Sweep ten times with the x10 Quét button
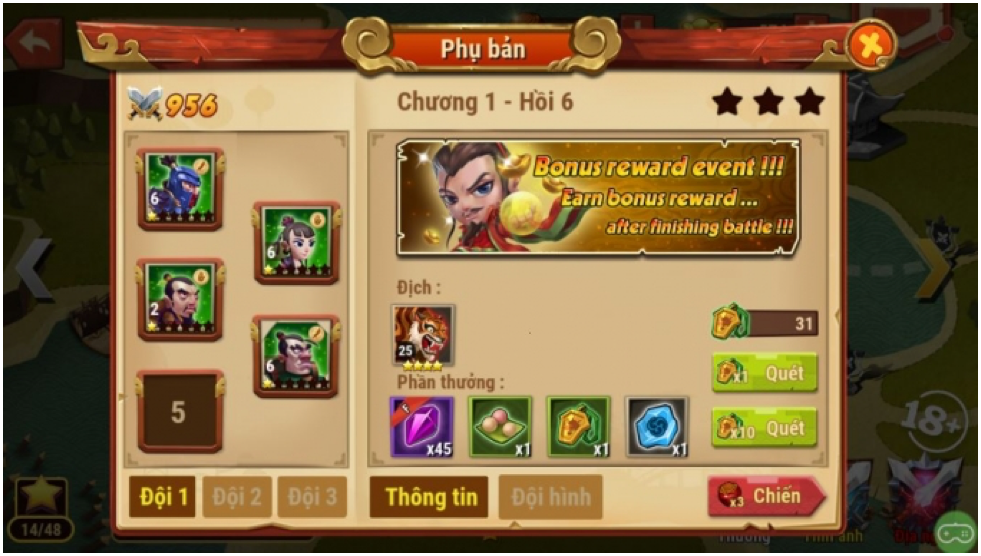981x556 pixels. click(764, 428)
